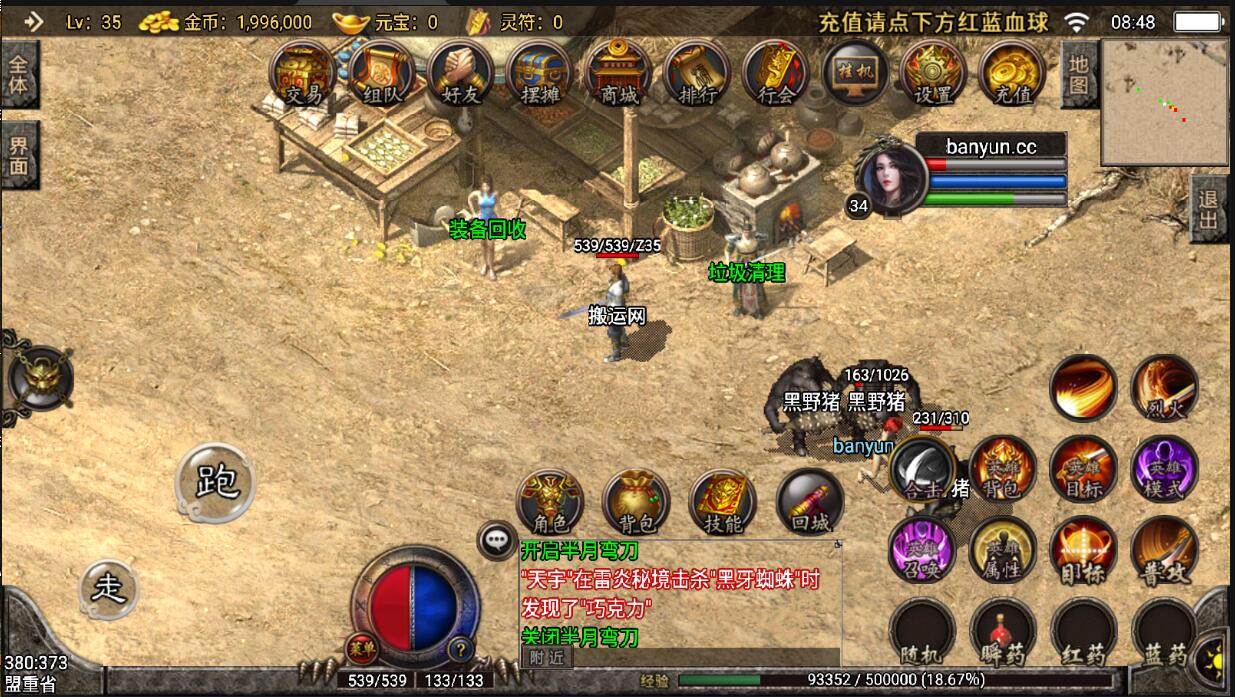Show the 好友 friends list
Screen dimensions: 1235x697
tap(460, 74)
